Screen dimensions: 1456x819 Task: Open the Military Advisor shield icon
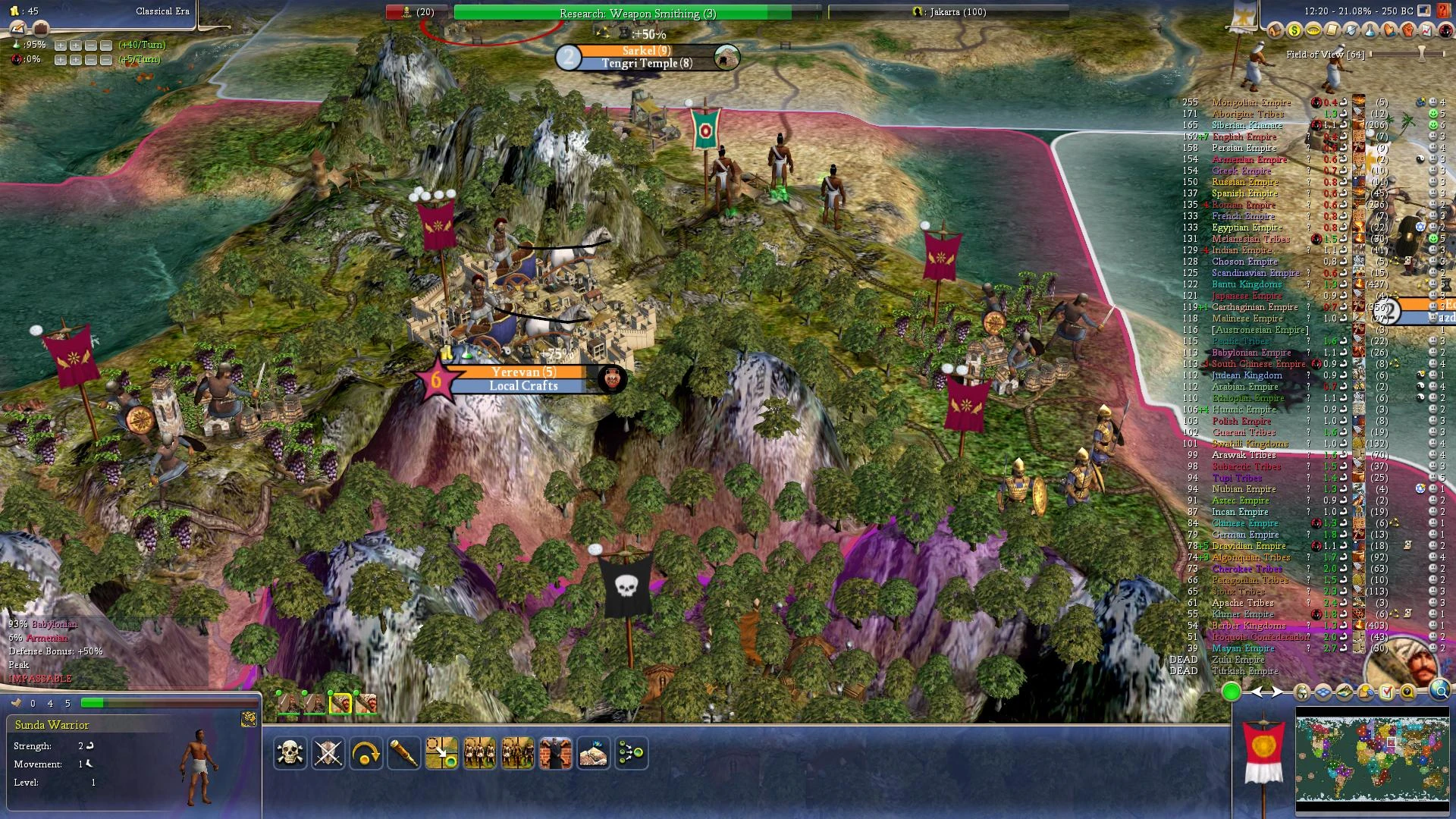coord(1353,30)
